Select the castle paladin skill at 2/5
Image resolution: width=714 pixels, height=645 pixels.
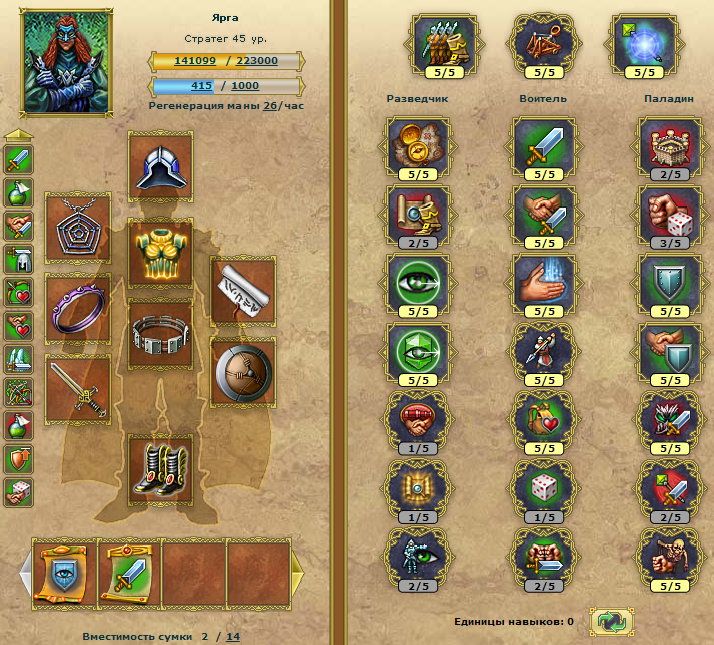point(669,145)
